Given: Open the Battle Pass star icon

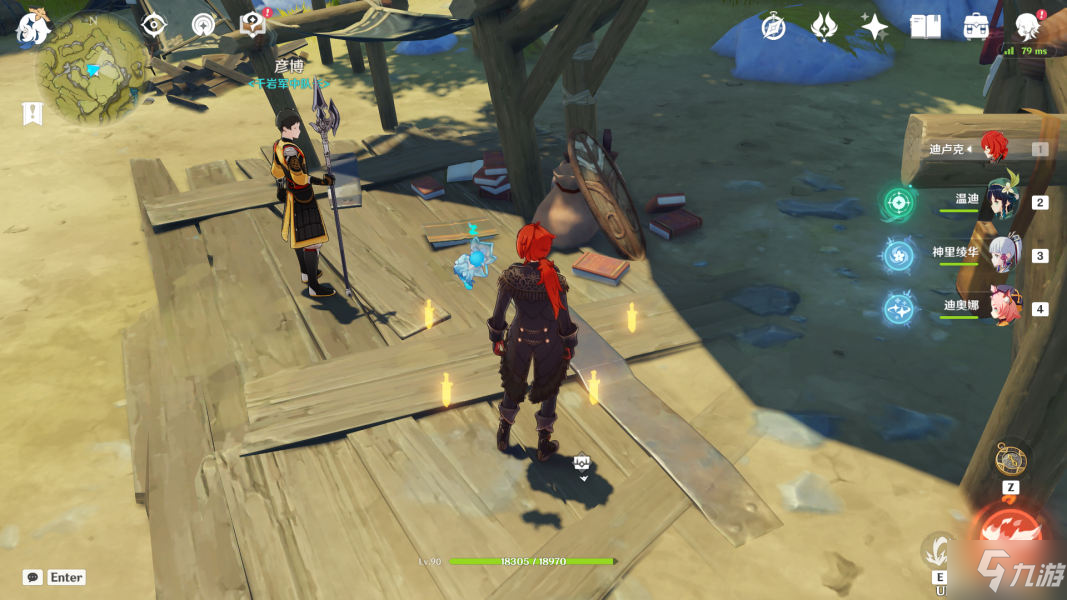Looking at the screenshot, I should click(x=874, y=27).
